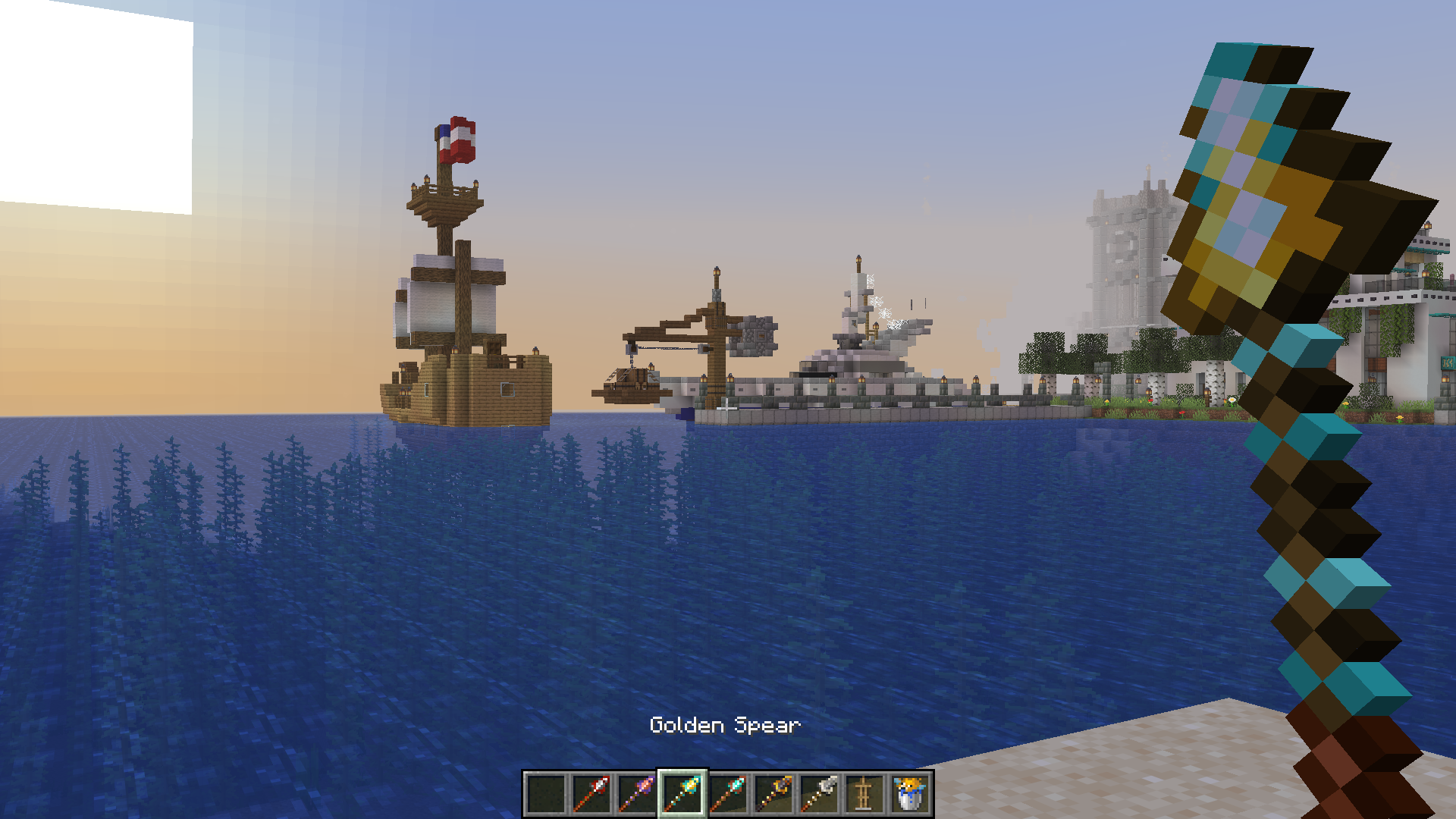Click the small boat hanging from the crane
1456x819 pixels.
(x=629, y=387)
